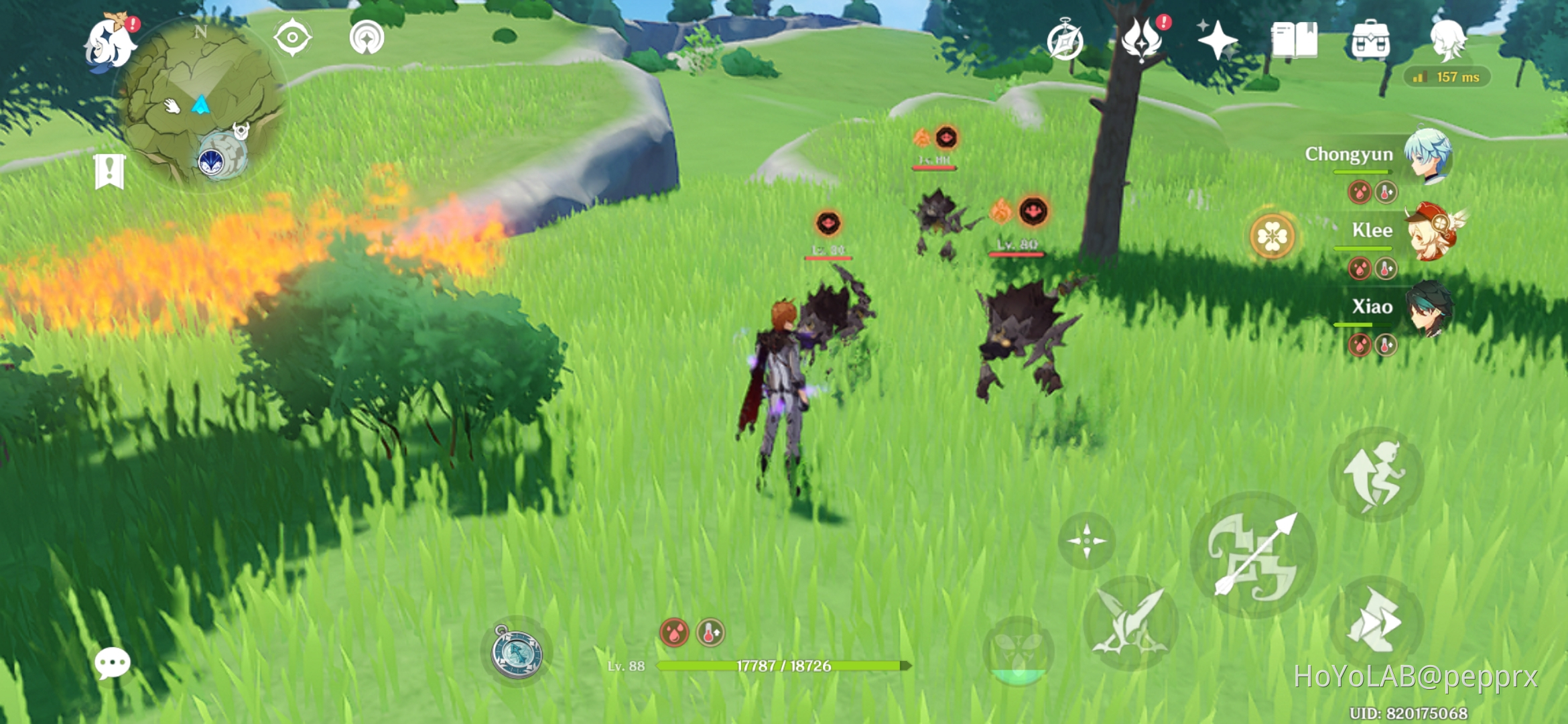Open the Wish menu via the star icon
Image resolution: width=1568 pixels, height=724 pixels.
point(1216,39)
